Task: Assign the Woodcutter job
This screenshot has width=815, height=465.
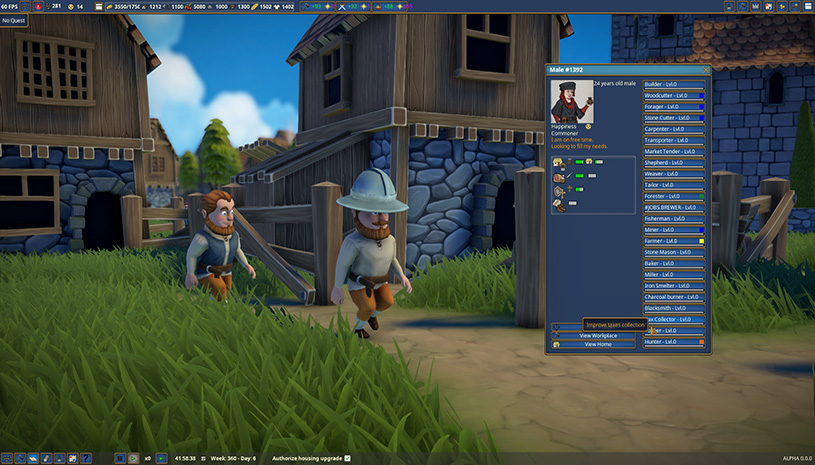Action: coord(674,95)
